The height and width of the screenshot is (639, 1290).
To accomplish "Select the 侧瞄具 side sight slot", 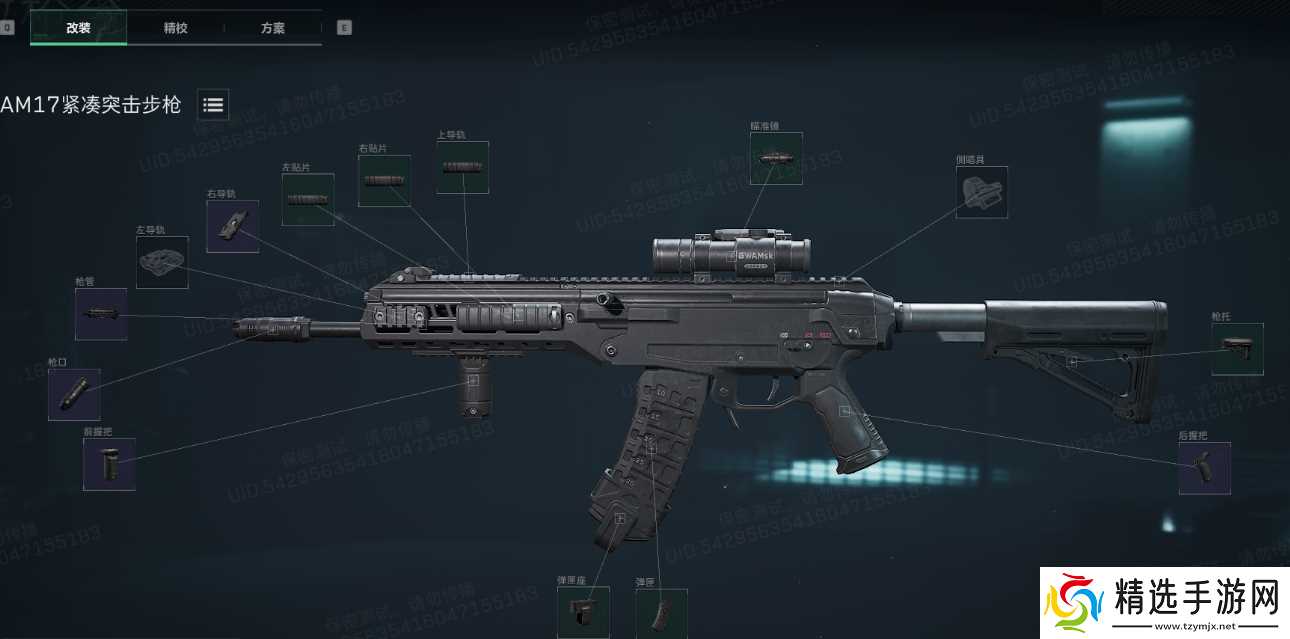I will [x=981, y=192].
